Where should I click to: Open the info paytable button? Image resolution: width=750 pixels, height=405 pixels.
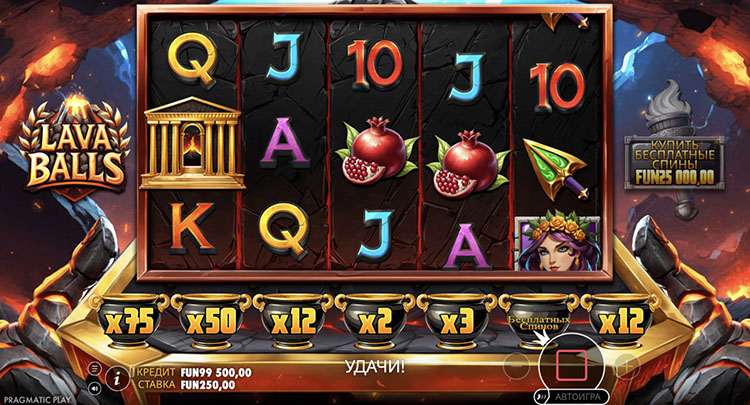tap(118, 377)
